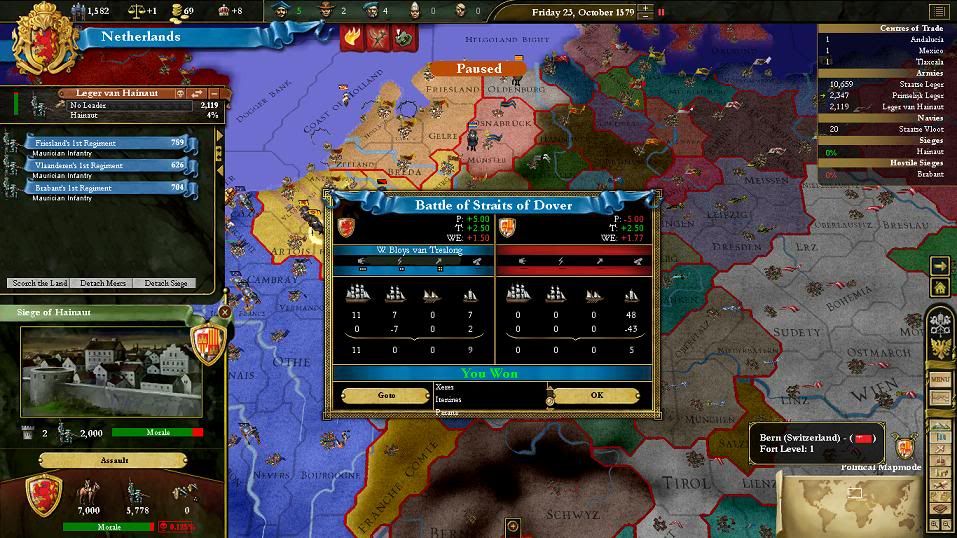Confirm the battle result with OK
The width and height of the screenshot is (957, 538).
[596, 395]
